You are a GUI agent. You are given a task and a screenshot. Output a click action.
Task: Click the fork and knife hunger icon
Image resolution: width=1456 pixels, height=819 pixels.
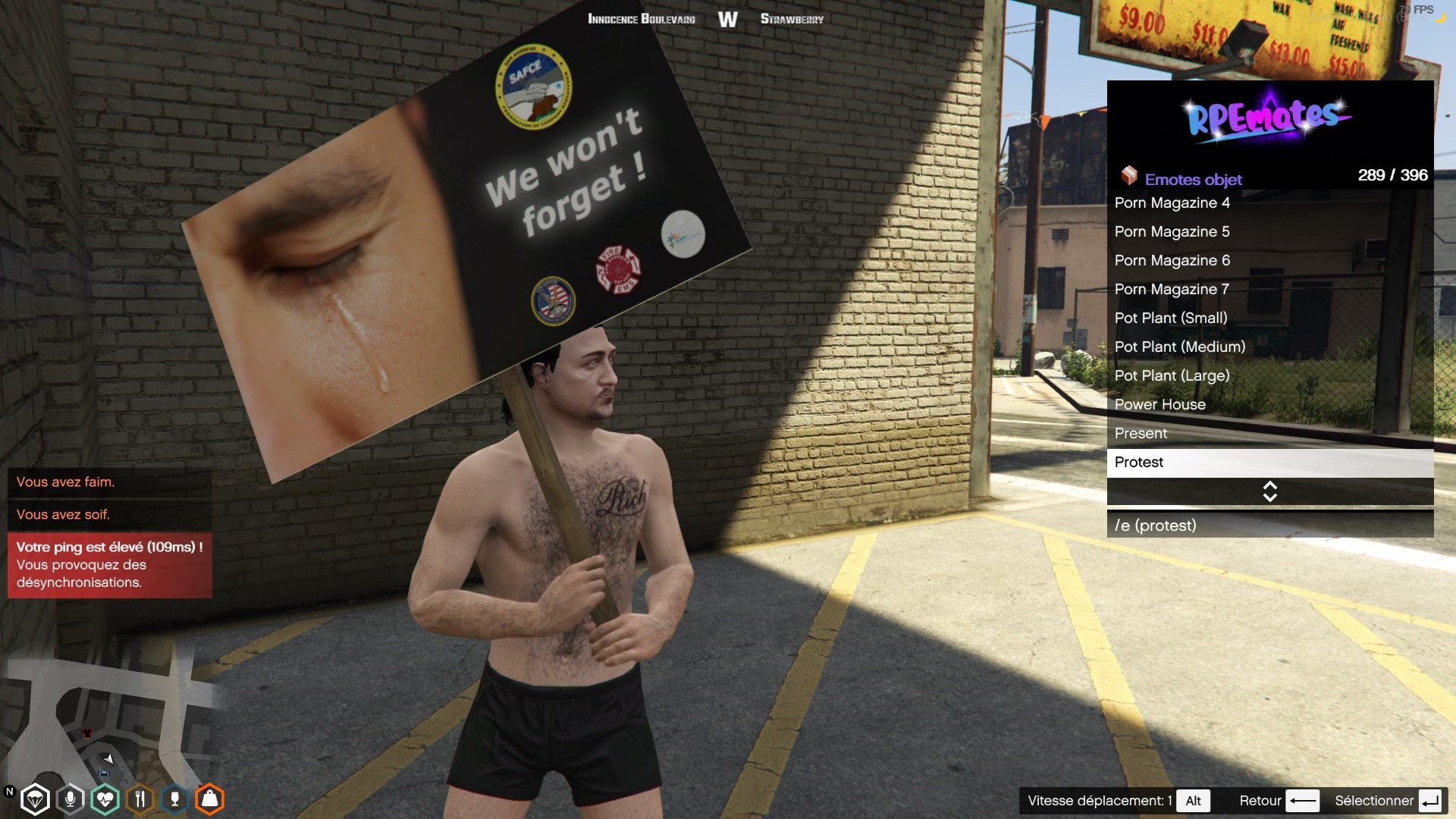click(140, 799)
